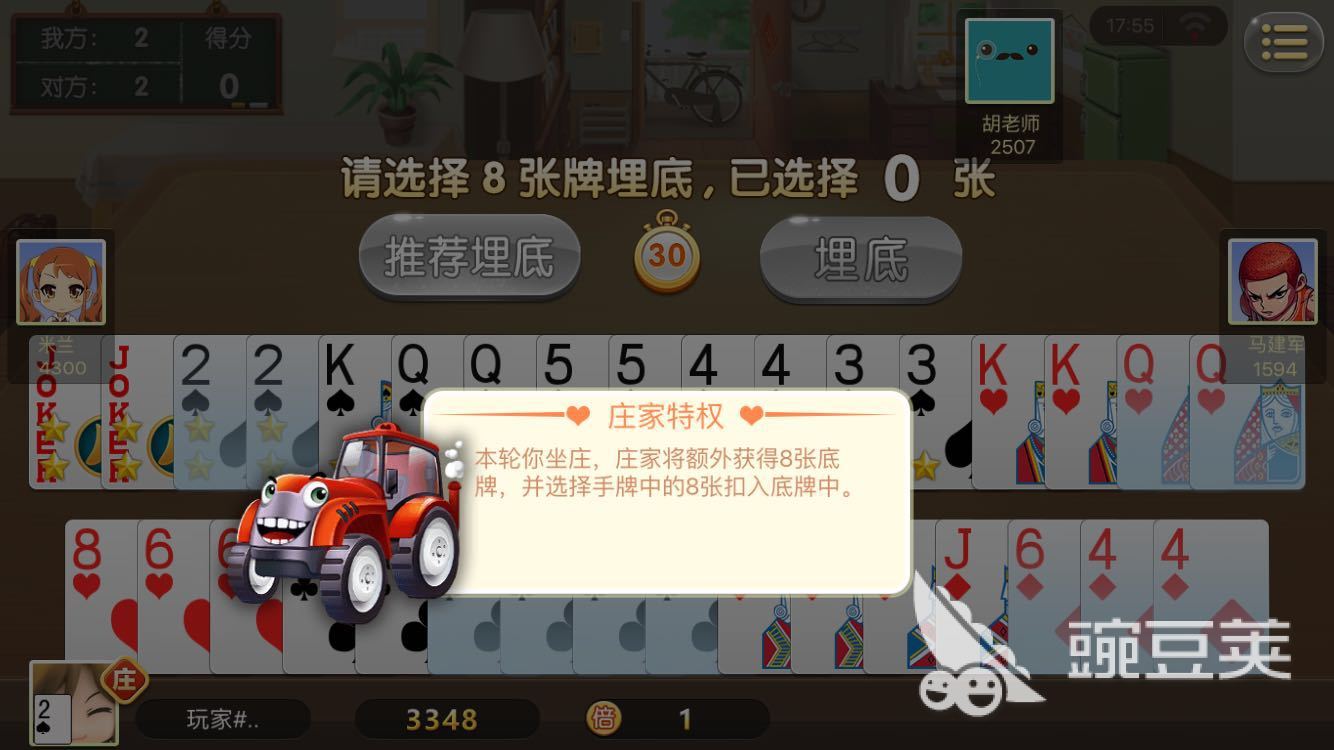
Task: Click the coin icon beside 3348
Action: click(604, 719)
